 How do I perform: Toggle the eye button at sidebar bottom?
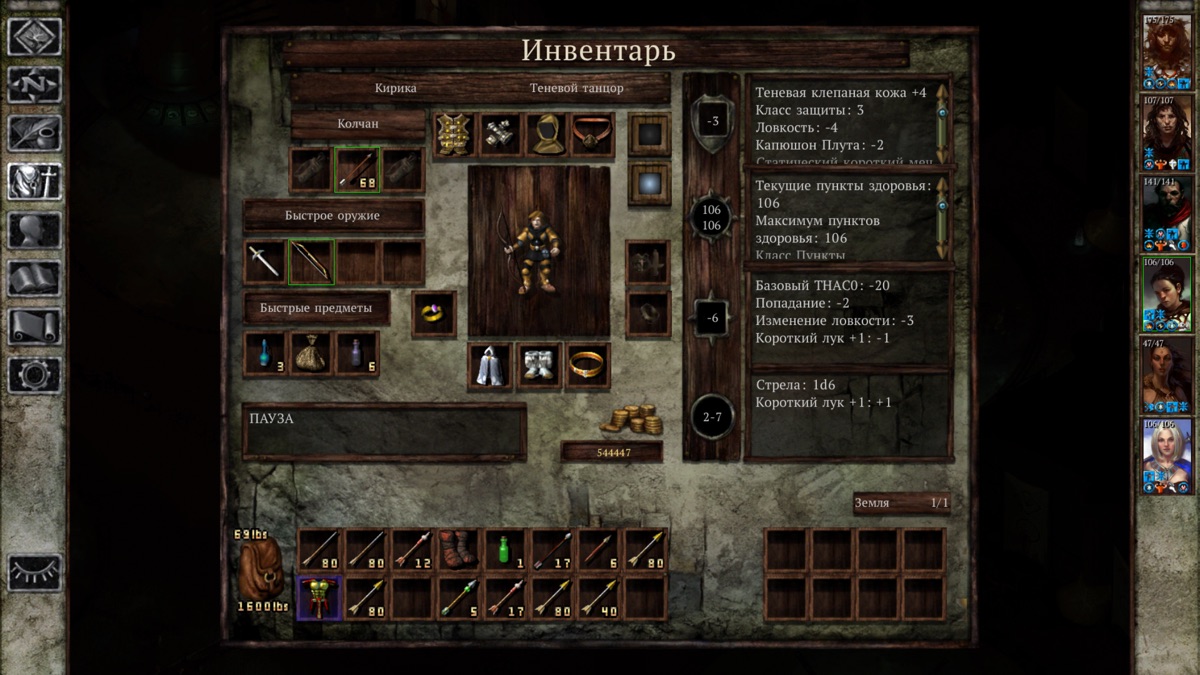[35, 572]
